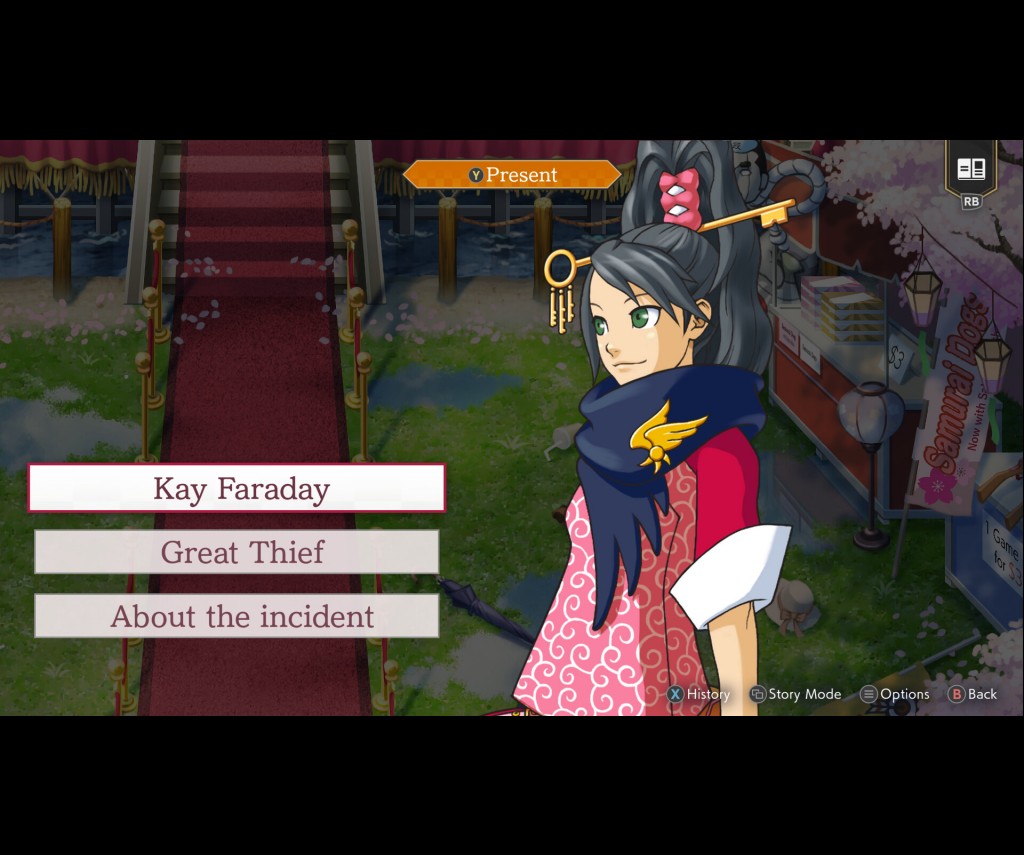Viewport: 1024px width, 855px height.
Task: Toggle Story Mode
Action: 795,694
